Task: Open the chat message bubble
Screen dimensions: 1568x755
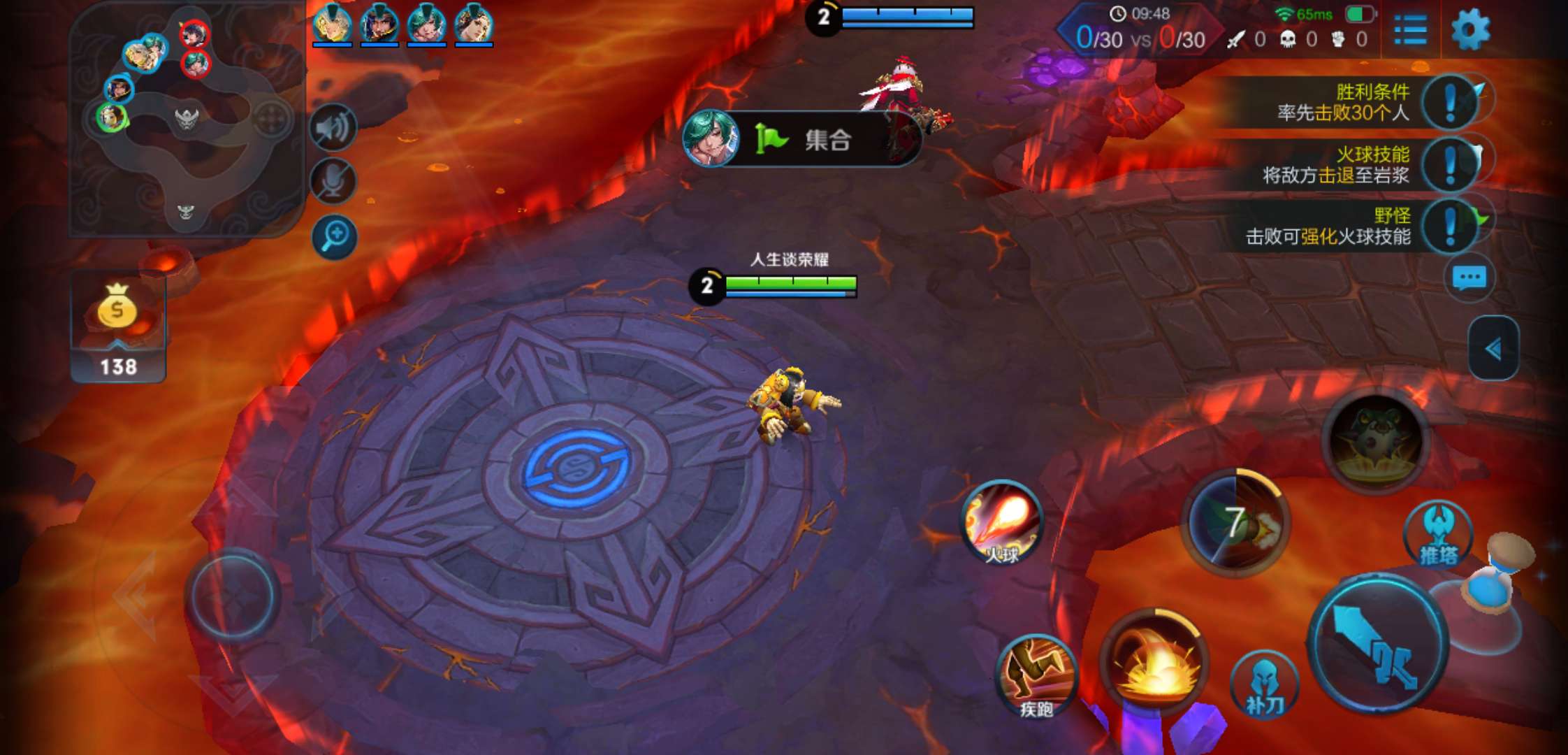Action: click(1469, 278)
